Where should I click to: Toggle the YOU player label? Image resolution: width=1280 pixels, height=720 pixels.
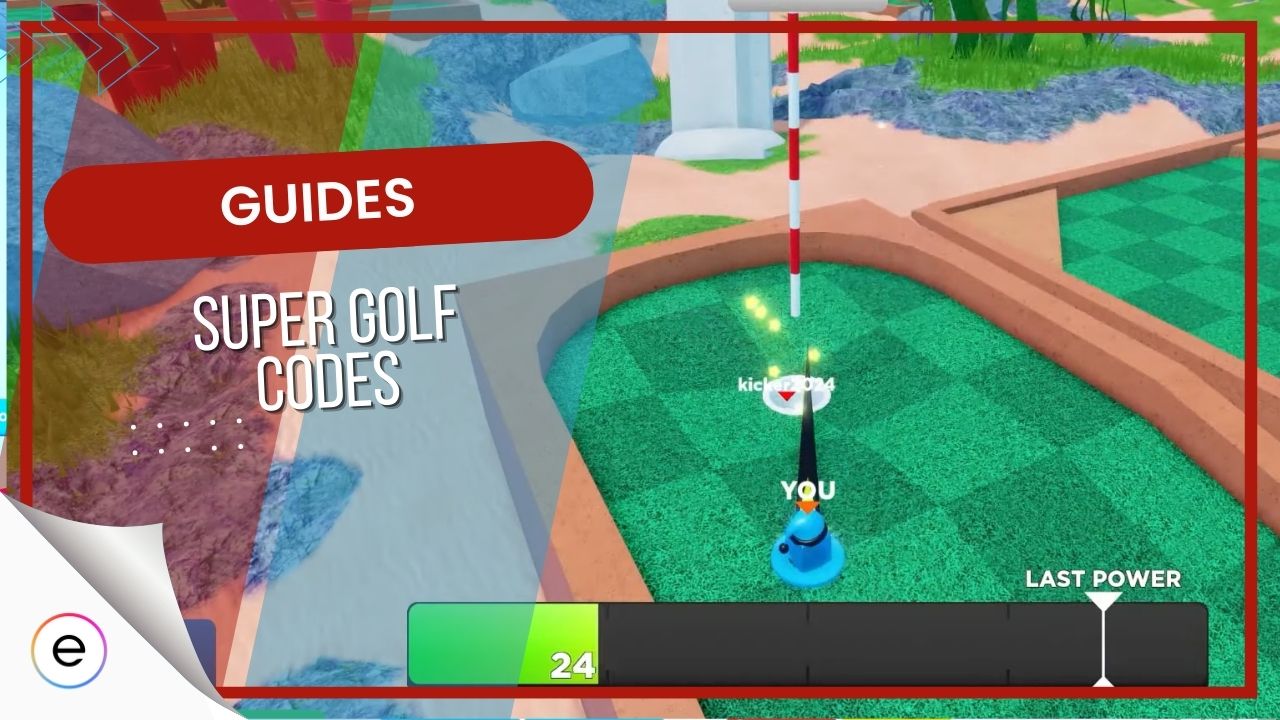tap(810, 490)
